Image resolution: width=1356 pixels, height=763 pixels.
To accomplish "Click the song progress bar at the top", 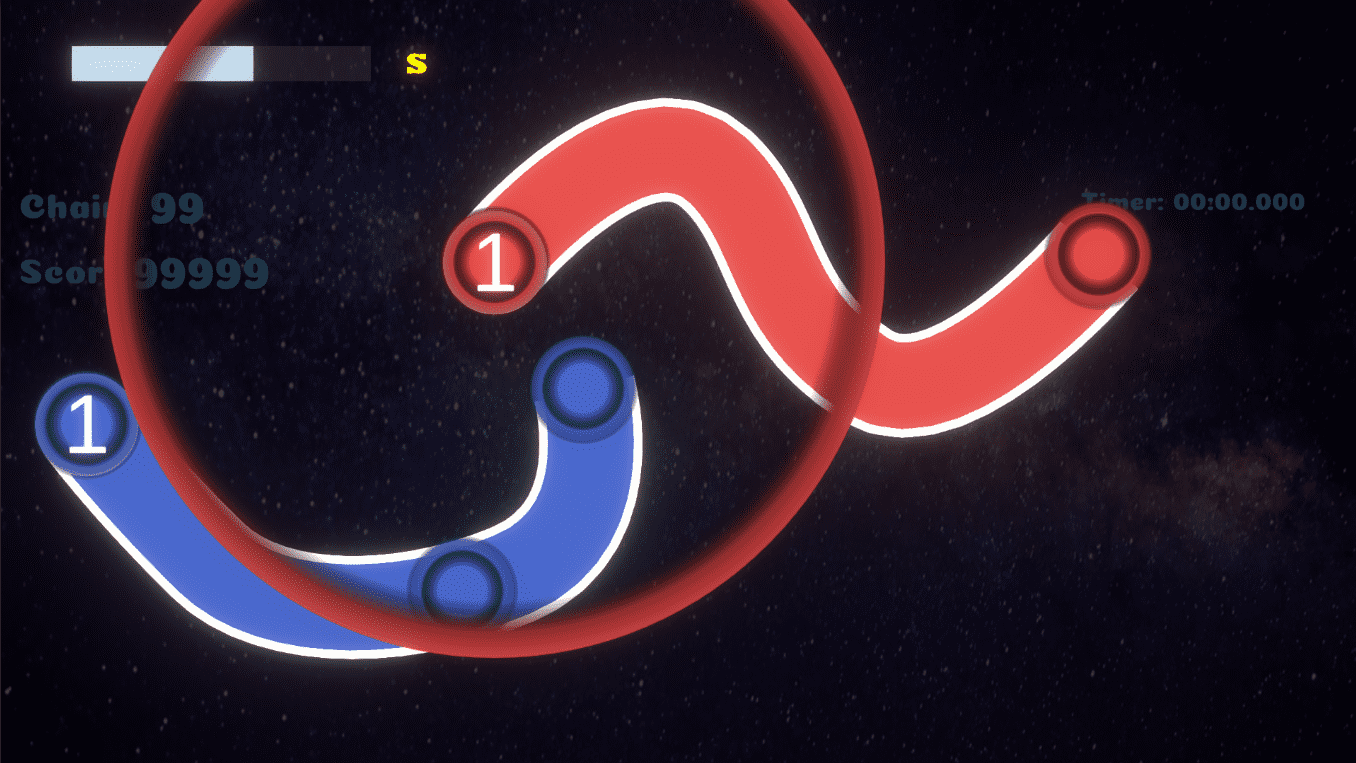I will pyautogui.click(x=218, y=62).
